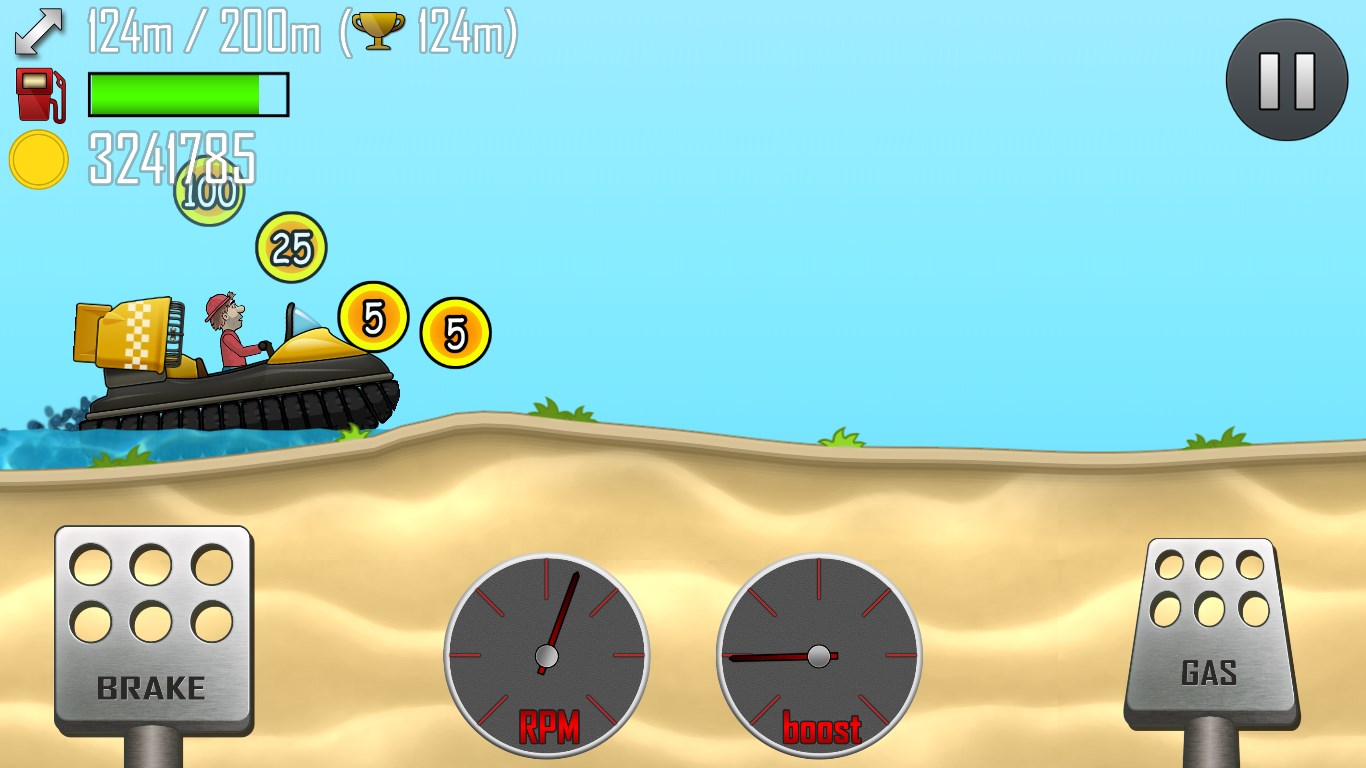Click the first 5 coin pickup

click(x=374, y=318)
